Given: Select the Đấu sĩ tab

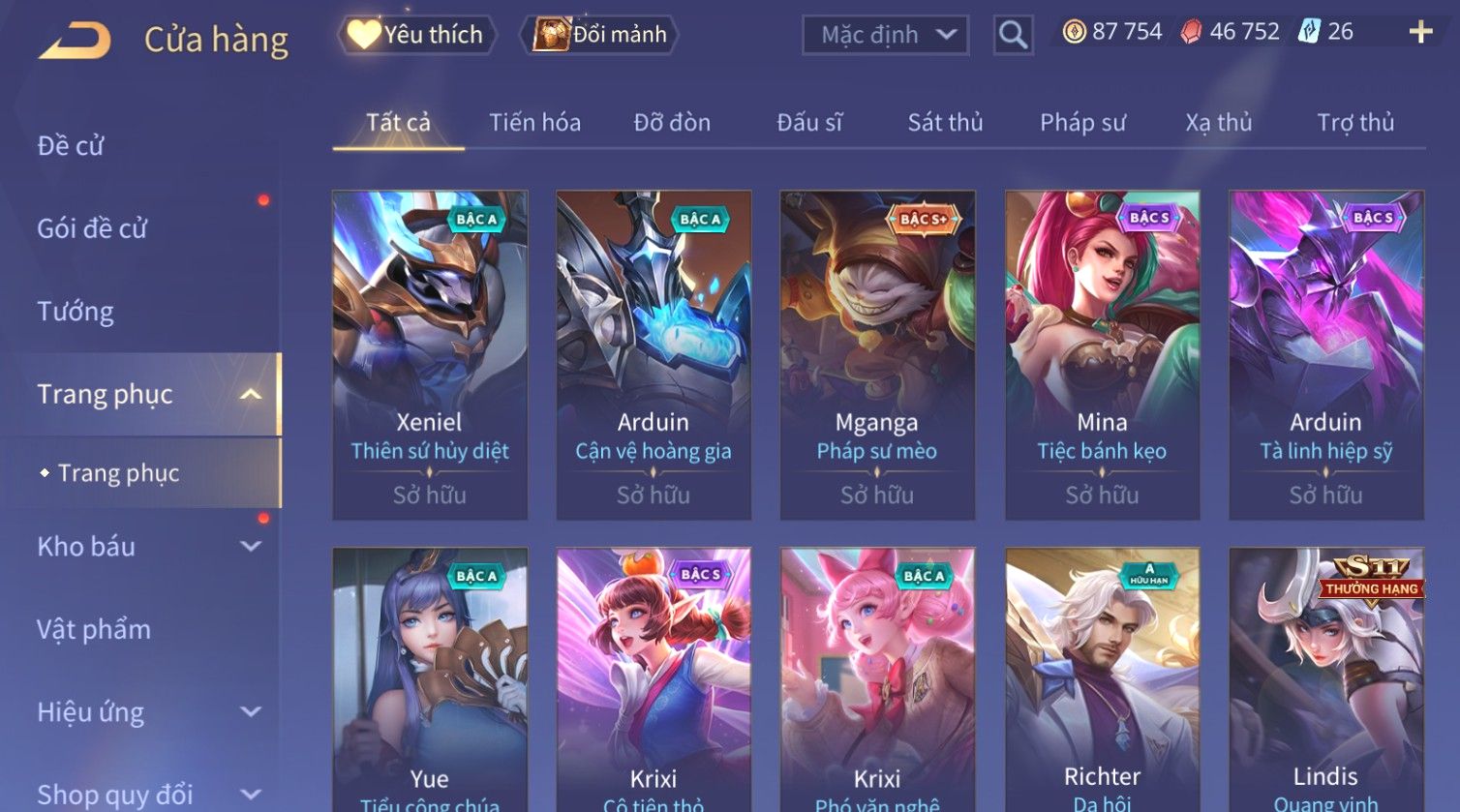Looking at the screenshot, I should tap(809, 123).
